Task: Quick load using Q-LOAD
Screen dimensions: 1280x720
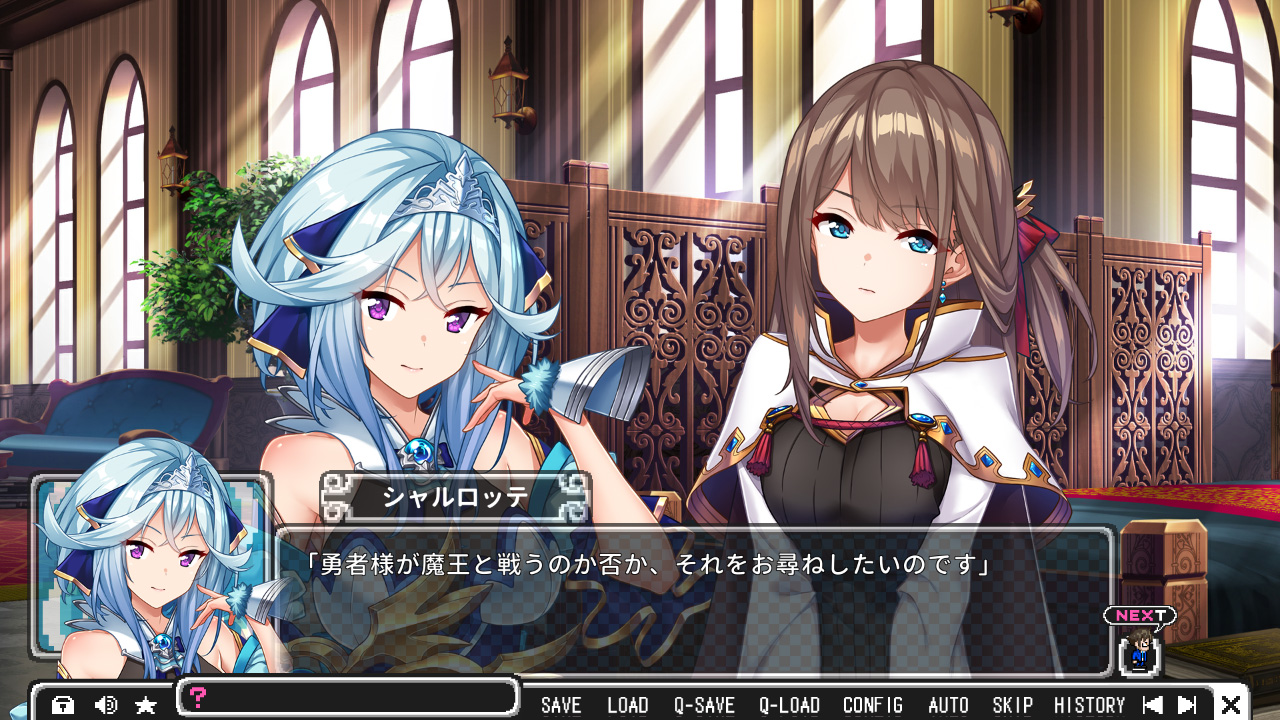Action: [789, 705]
